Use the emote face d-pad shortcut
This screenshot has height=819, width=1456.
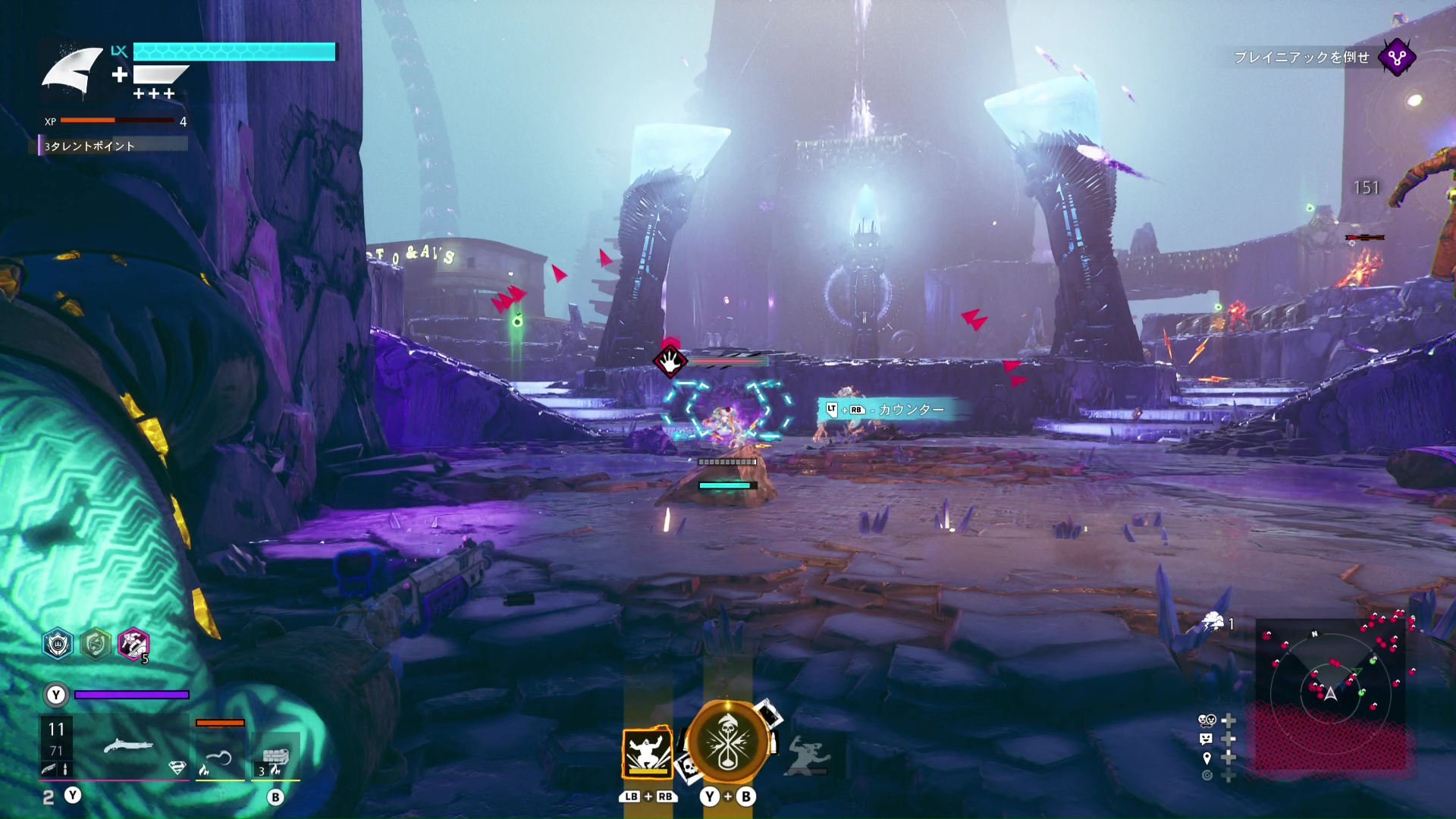click(1206, 739)
